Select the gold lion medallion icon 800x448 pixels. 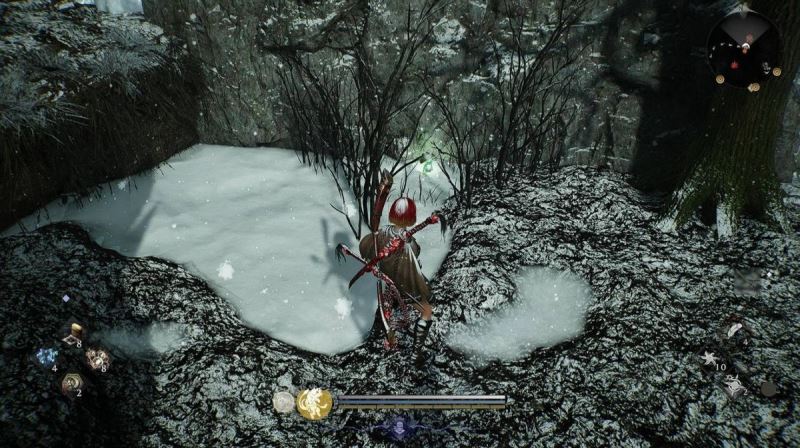[314, 403]
